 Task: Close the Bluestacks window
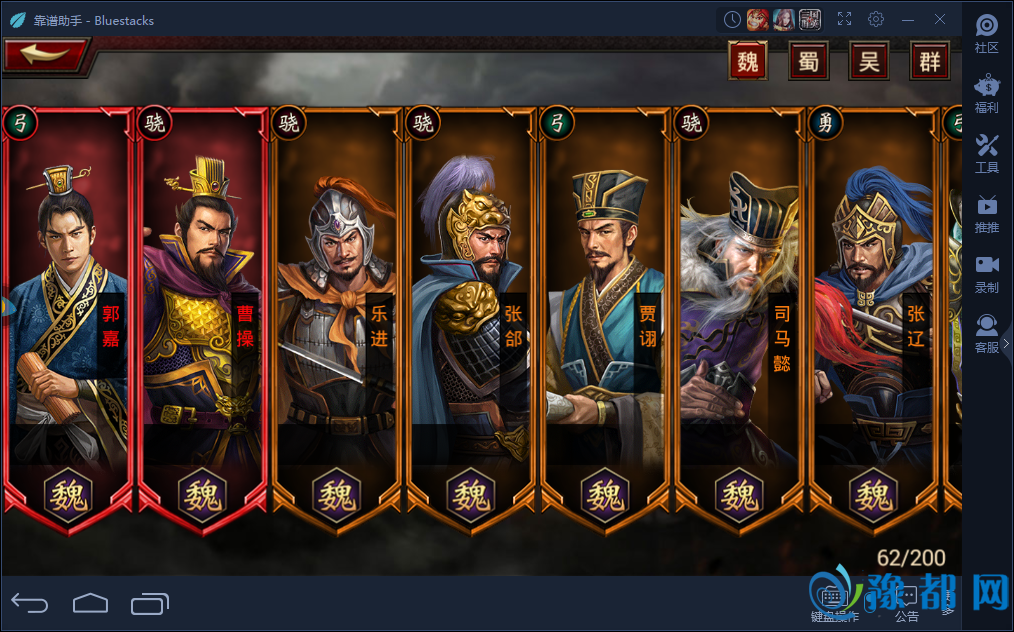point(940,19)
